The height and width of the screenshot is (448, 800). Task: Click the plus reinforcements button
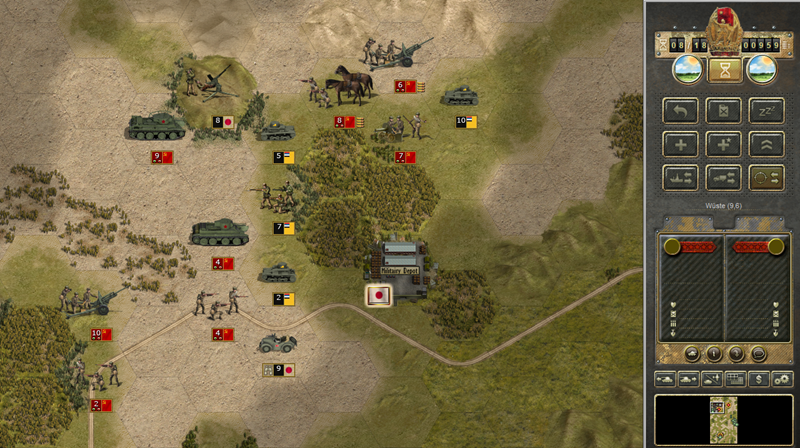tap(681, 144)
